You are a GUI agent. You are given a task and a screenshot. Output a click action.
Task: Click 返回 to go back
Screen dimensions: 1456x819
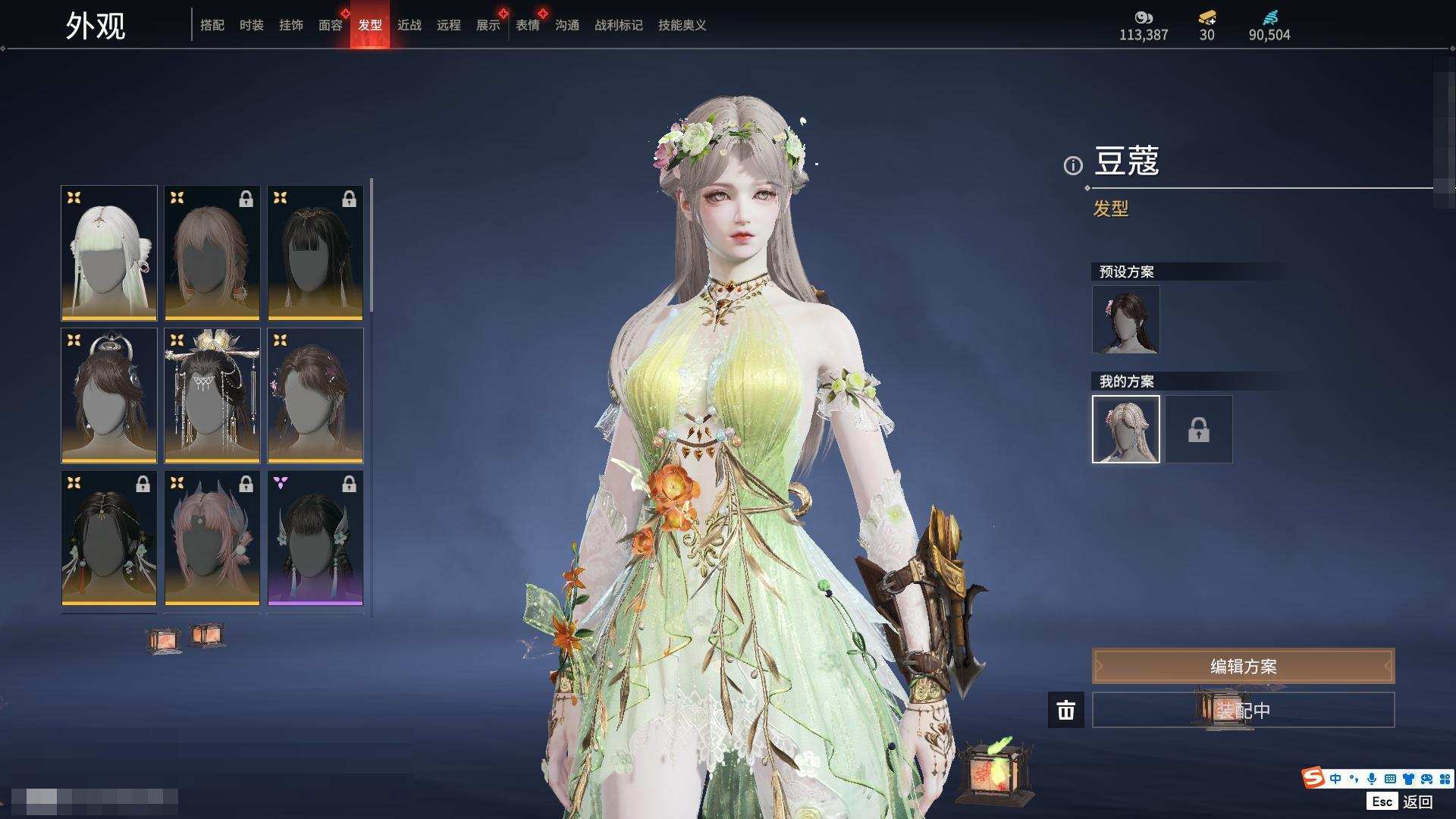(x=1417, y=802)
